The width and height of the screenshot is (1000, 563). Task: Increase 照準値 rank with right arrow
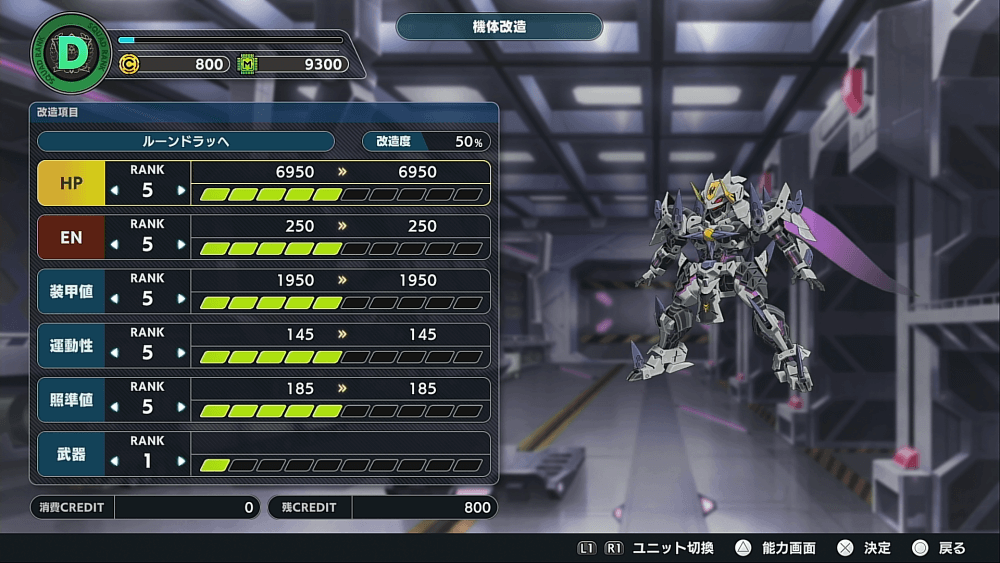(181, 406)
